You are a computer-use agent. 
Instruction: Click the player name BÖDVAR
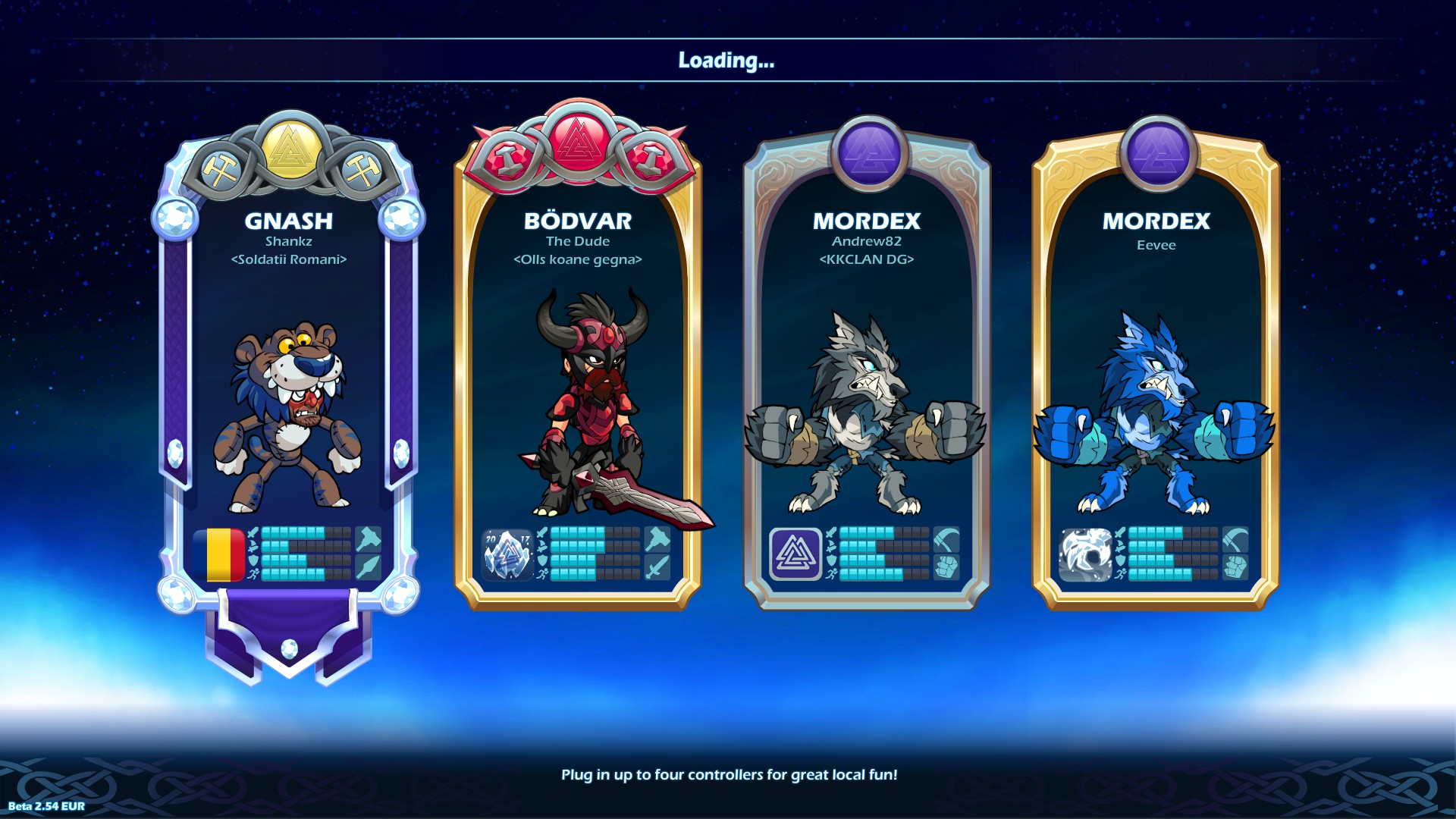579,222
